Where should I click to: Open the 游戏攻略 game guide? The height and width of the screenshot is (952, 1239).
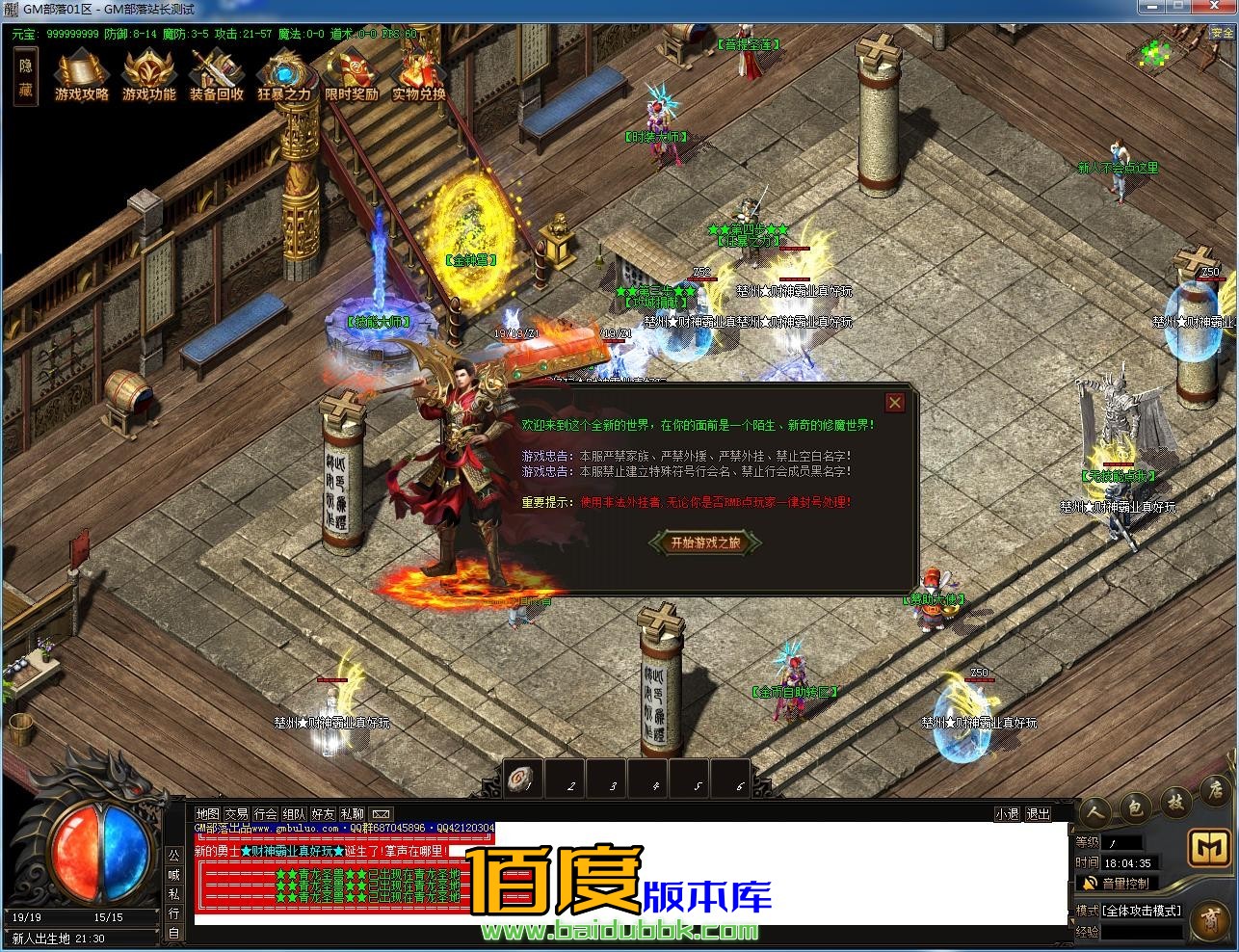[x=82, y=74]
